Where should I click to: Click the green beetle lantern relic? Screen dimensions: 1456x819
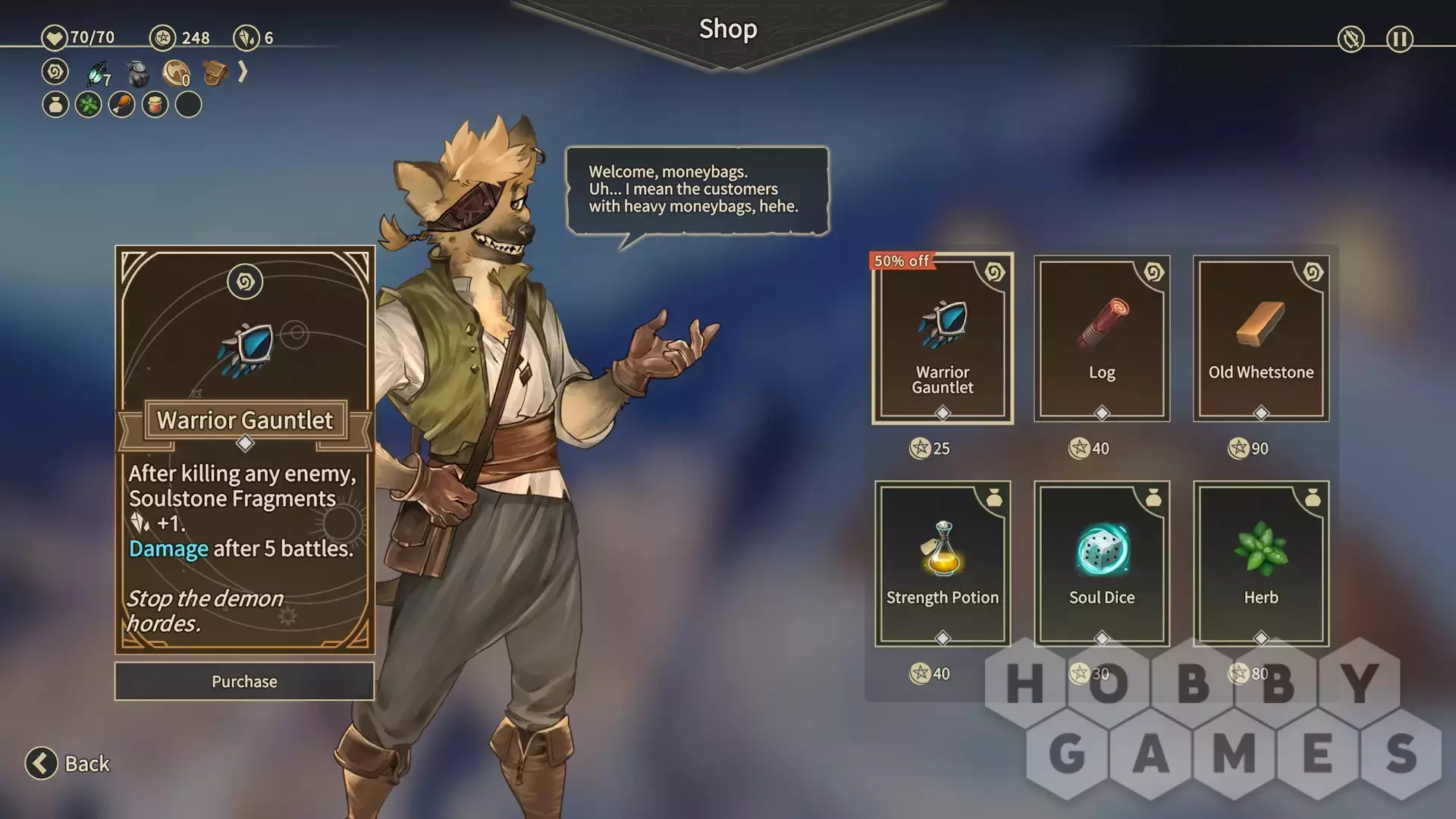coord(98,73)
